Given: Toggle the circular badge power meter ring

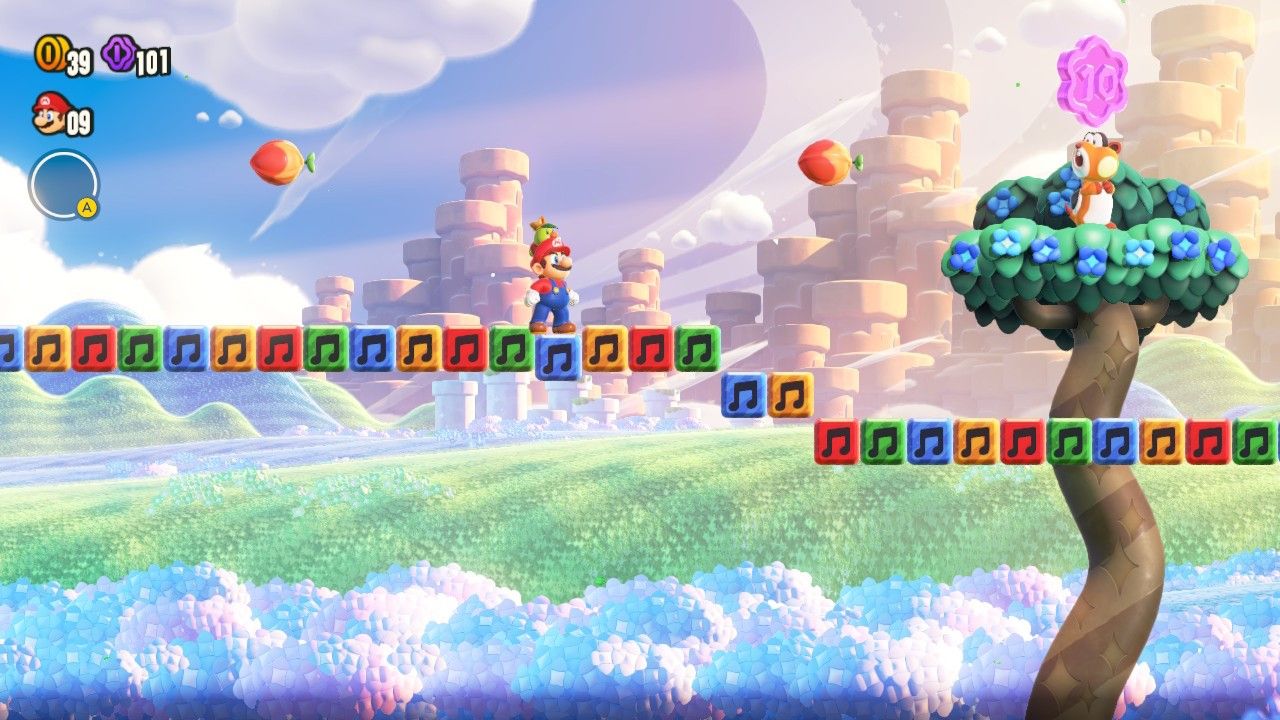Looking at the screenshot, I should (x=62, y=182).
